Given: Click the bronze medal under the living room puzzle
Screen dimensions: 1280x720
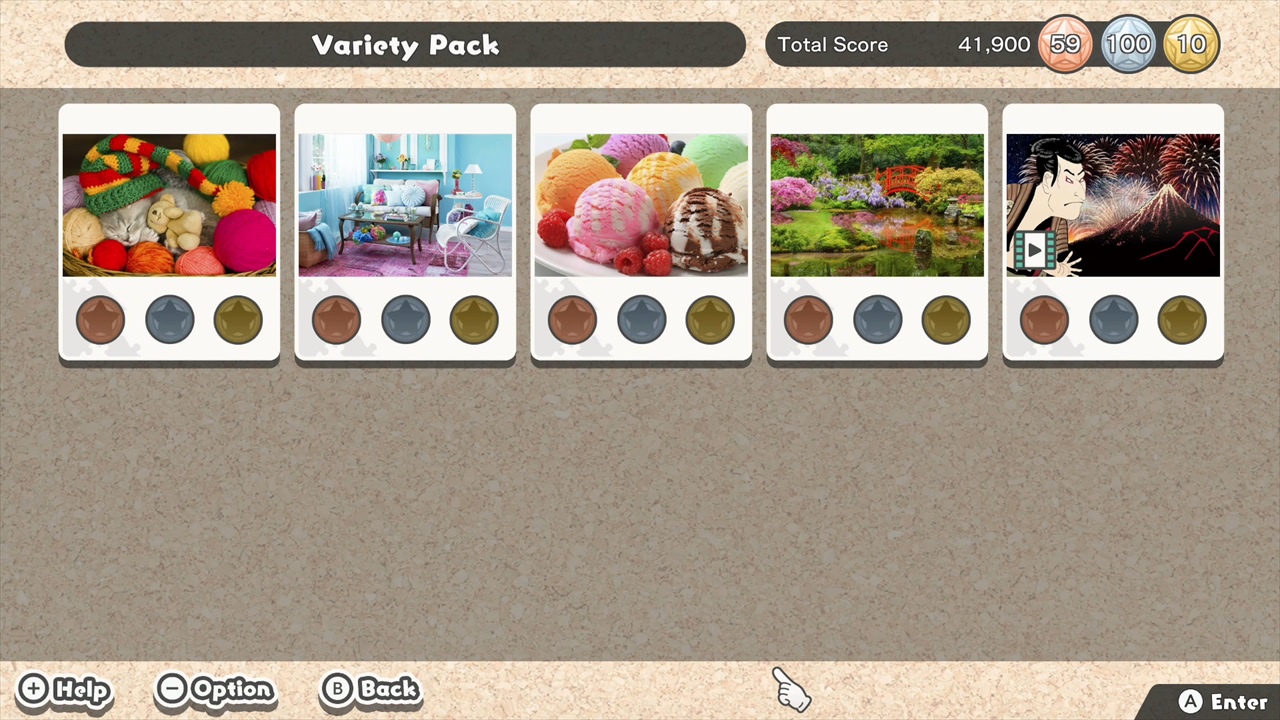Looking at the screenshot, I should [336, 318].
